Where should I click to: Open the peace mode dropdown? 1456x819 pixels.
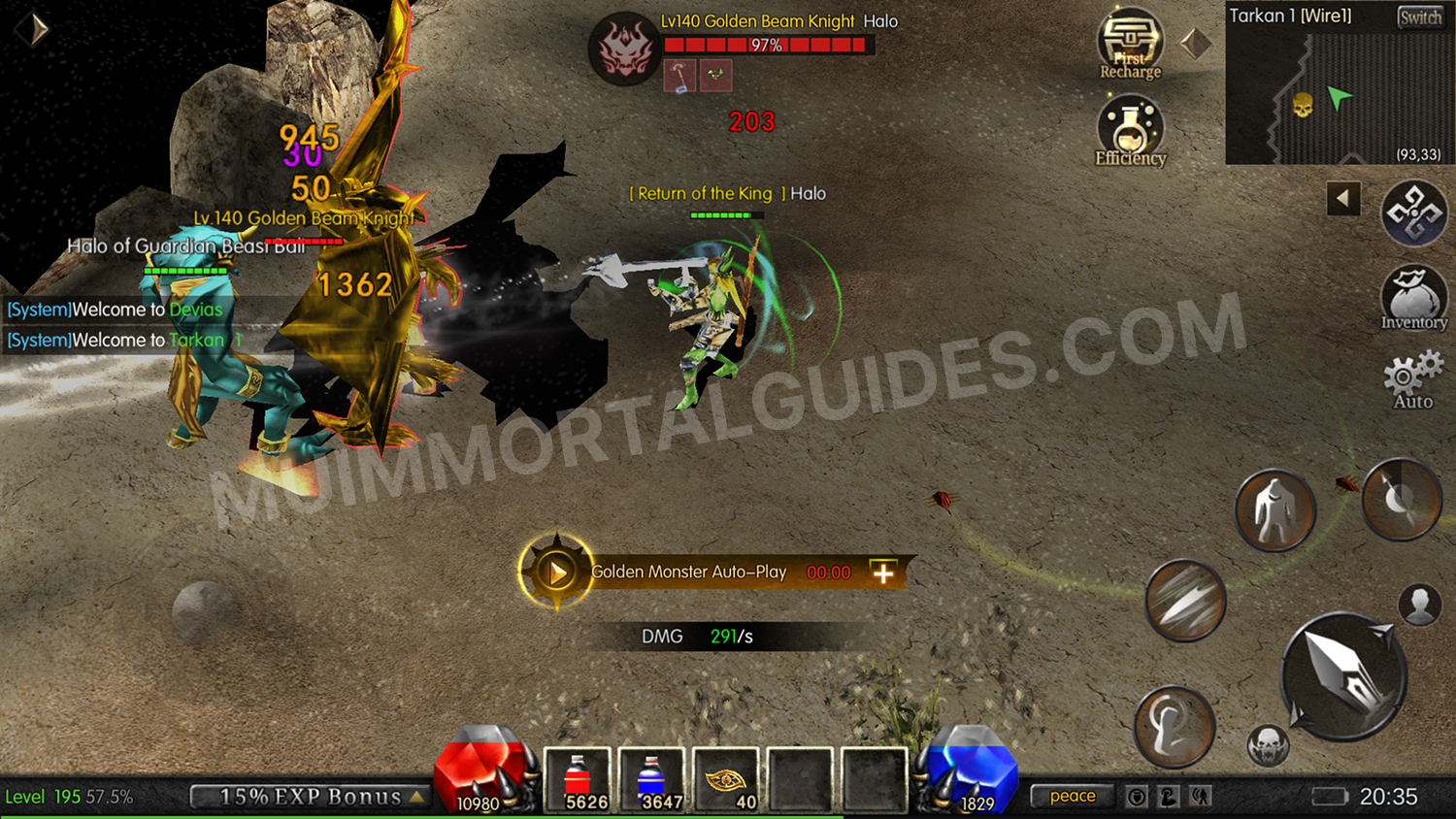click(1071, 796)
